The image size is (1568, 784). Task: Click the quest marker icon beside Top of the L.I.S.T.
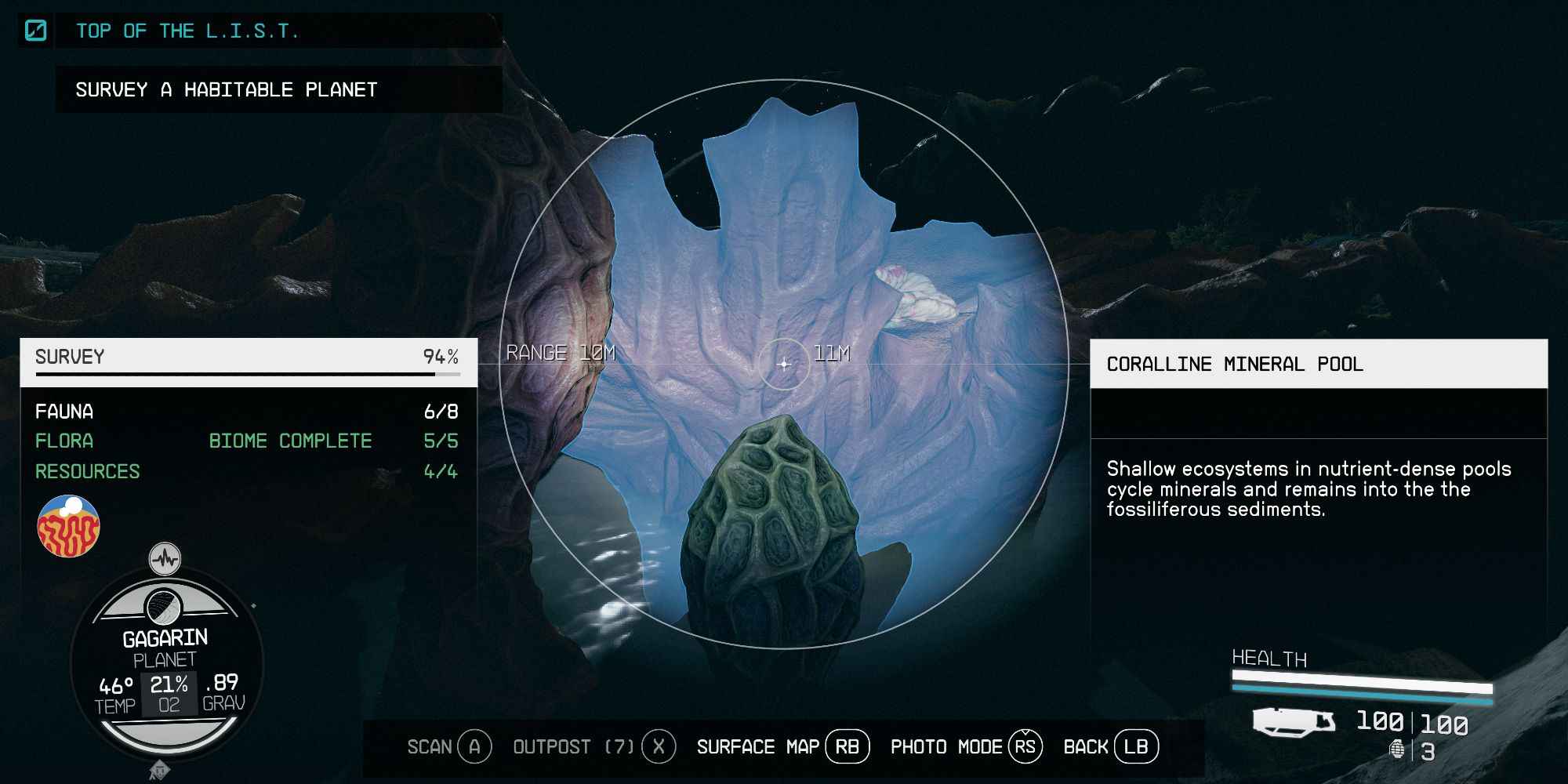pyautogui.click(x=35, y=30)
